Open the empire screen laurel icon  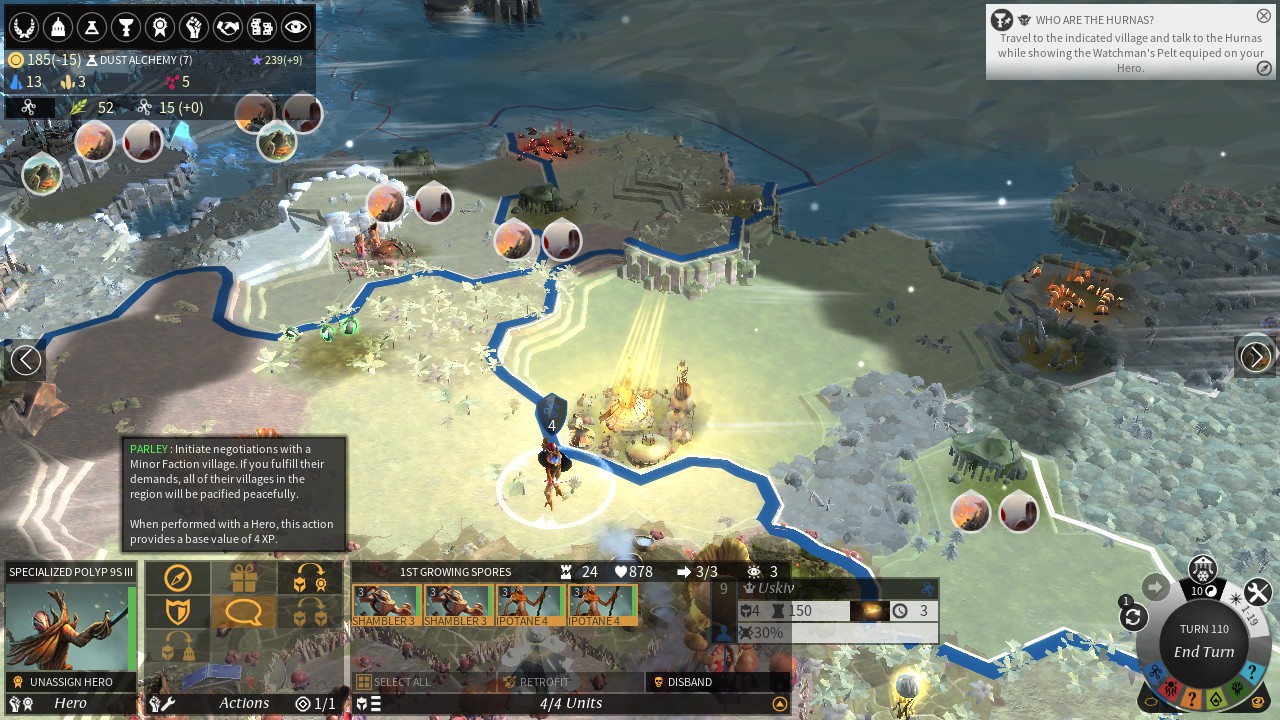pos(23,27)
